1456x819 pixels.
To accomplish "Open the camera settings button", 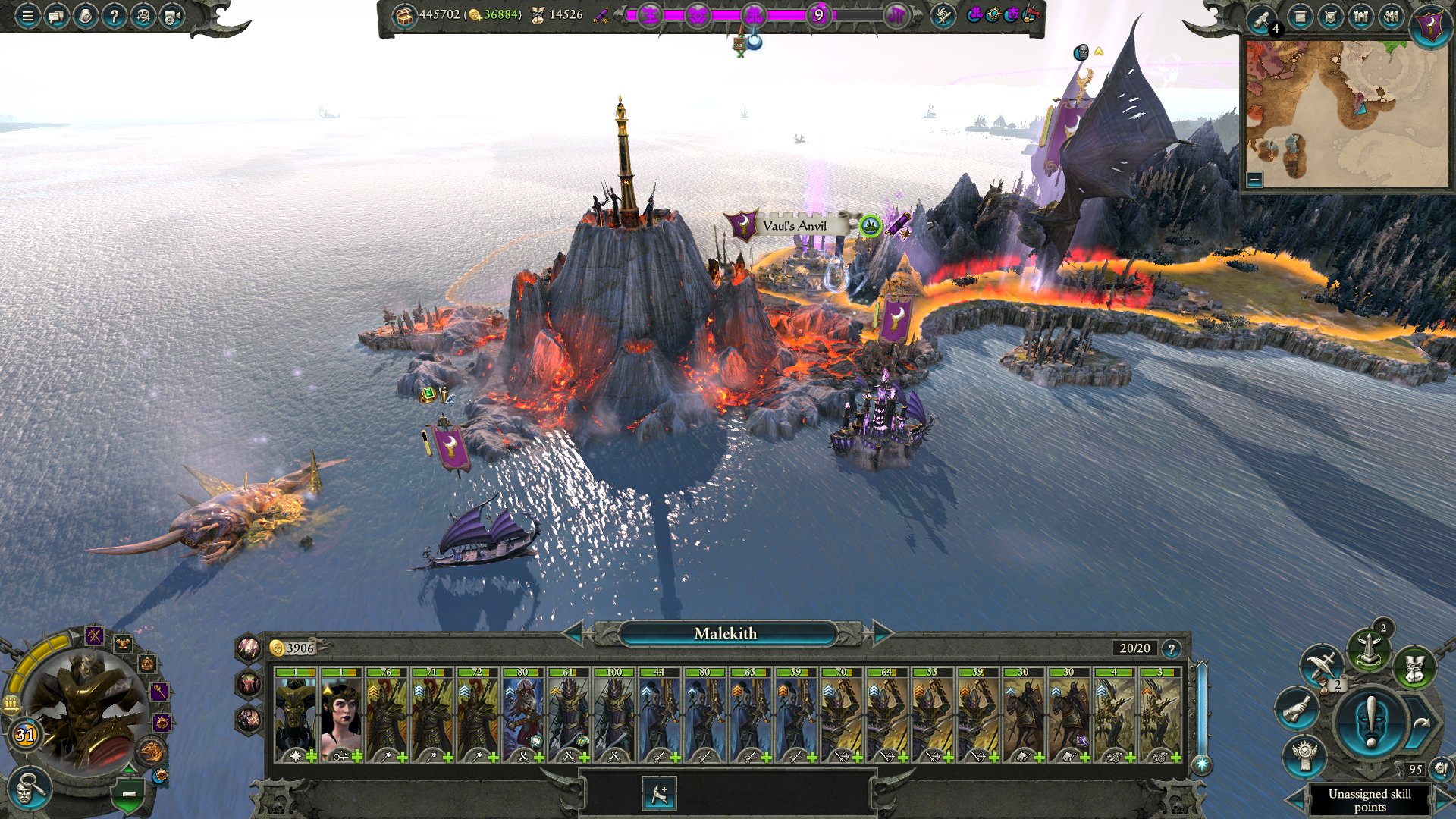I will pyautogui.click(x=172, y=15).
